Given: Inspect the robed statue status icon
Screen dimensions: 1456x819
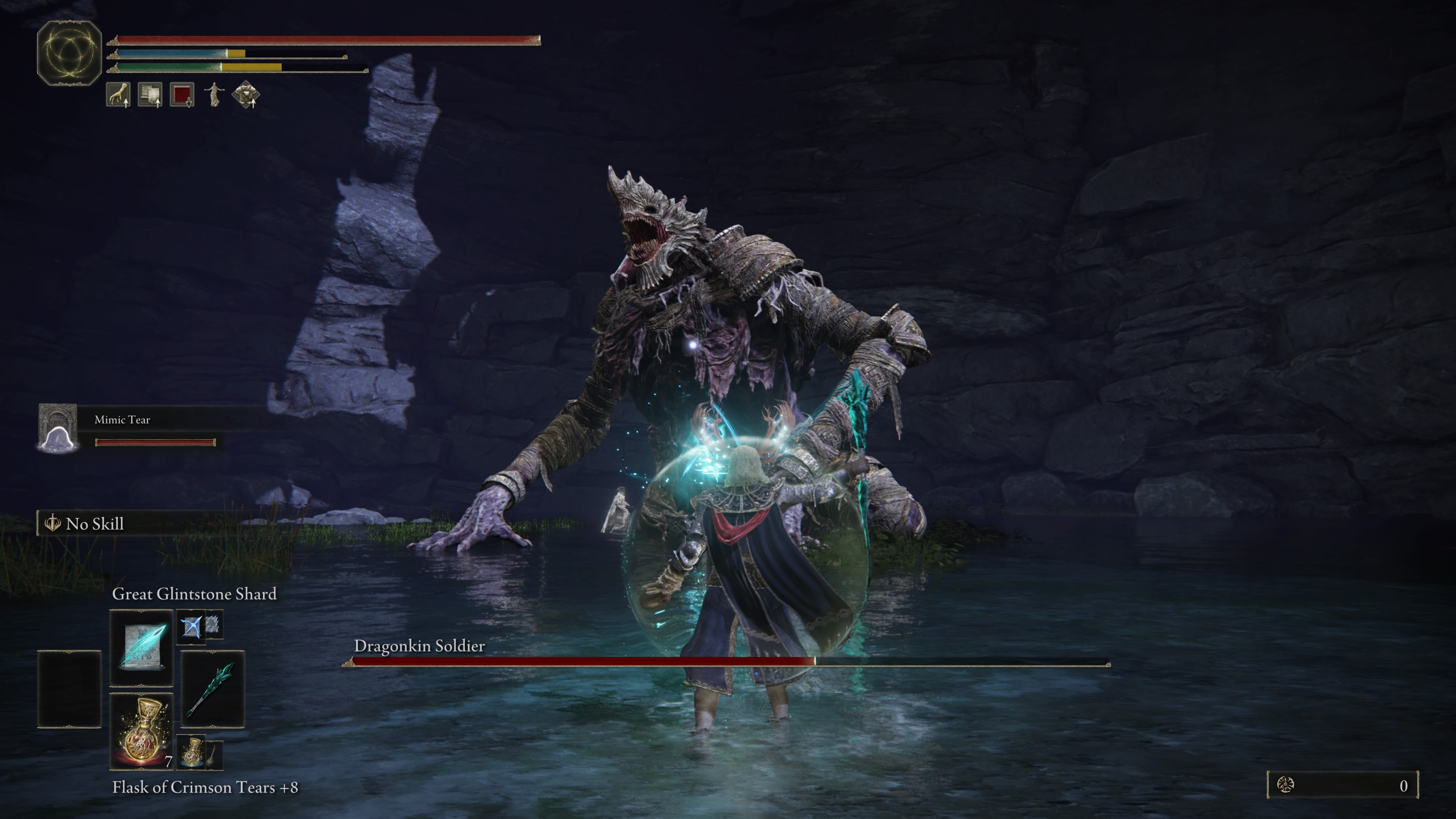Looking at the screenshot, I should tap(213, 94).
